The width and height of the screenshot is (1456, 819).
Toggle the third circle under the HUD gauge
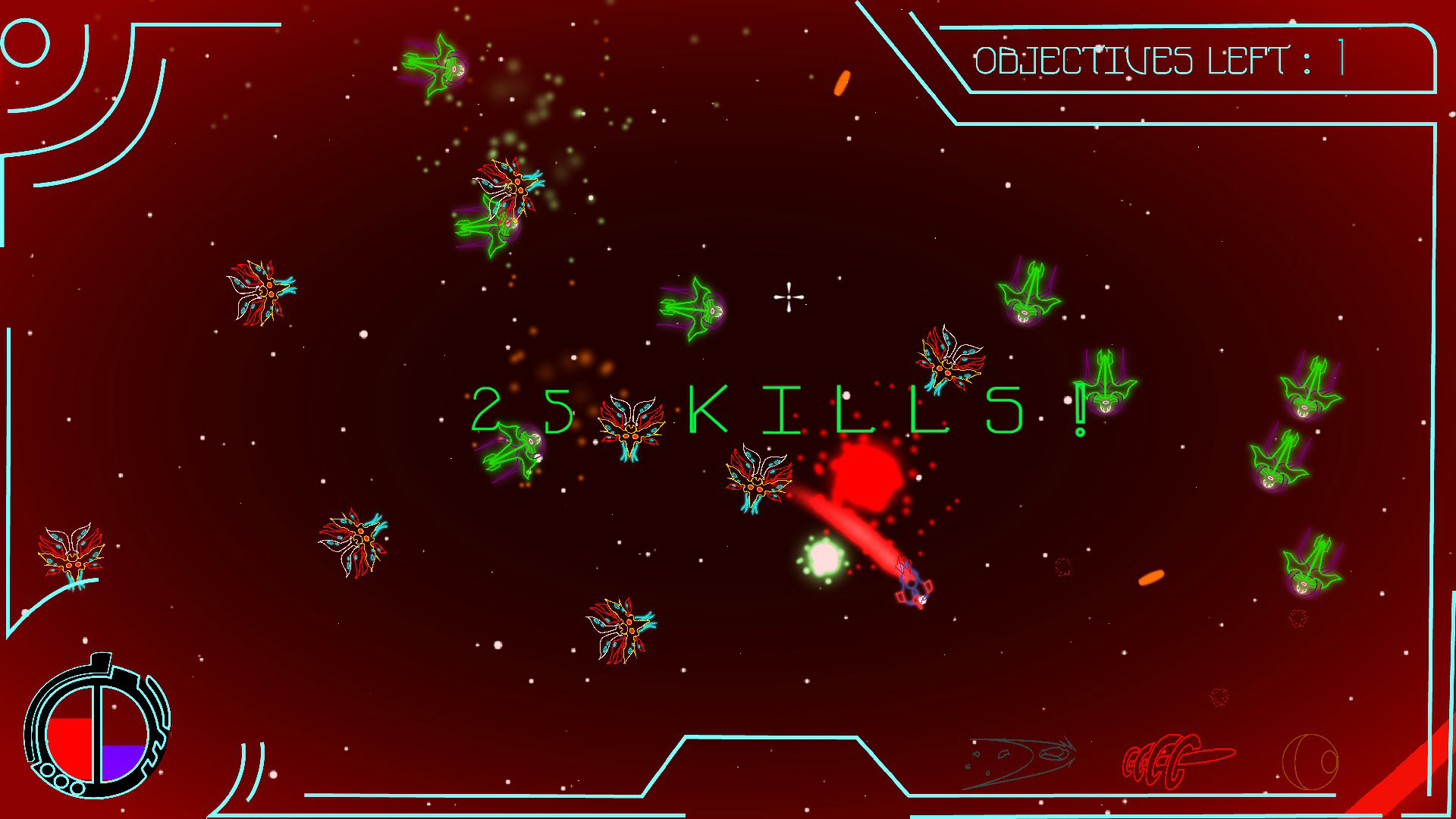[77, 789]
